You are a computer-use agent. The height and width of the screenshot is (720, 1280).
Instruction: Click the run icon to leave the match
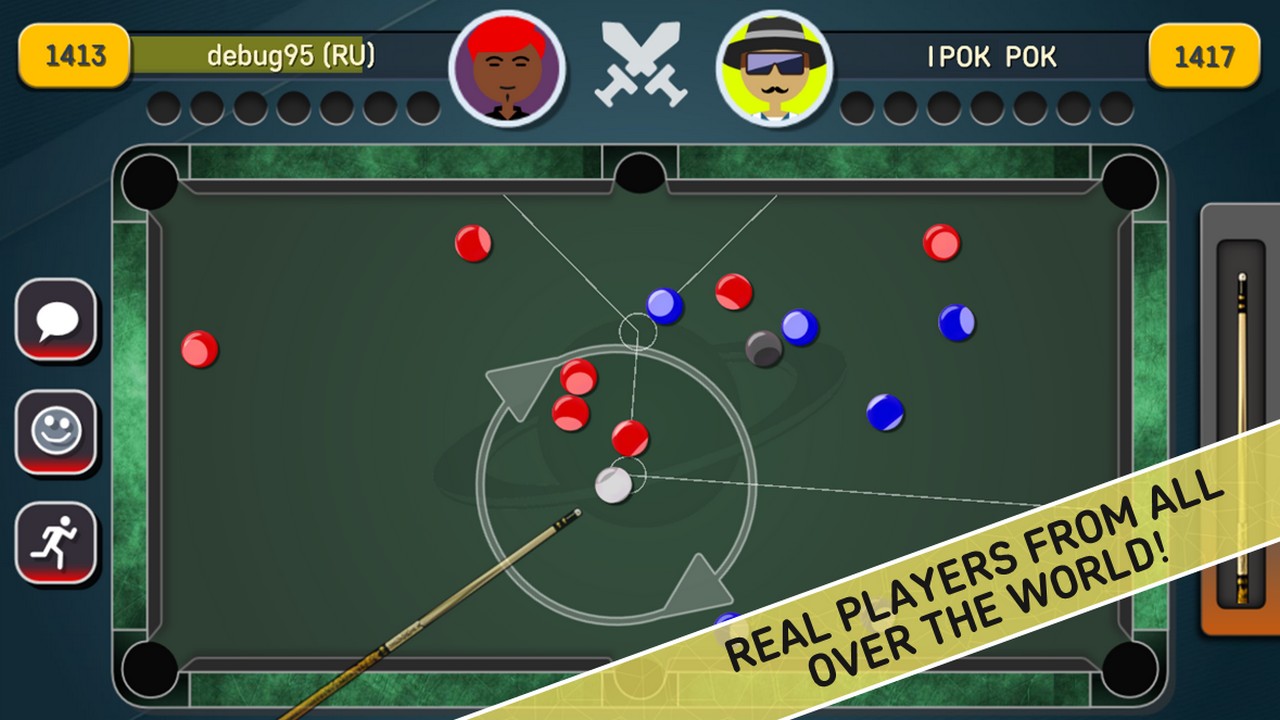coord(57,540)
